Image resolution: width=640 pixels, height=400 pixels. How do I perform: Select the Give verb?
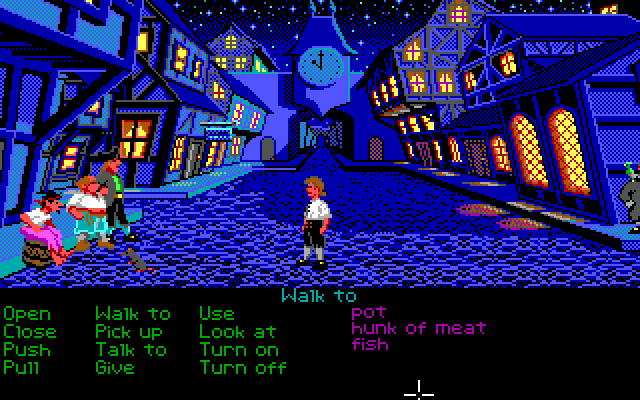click(x=115, y=367)
